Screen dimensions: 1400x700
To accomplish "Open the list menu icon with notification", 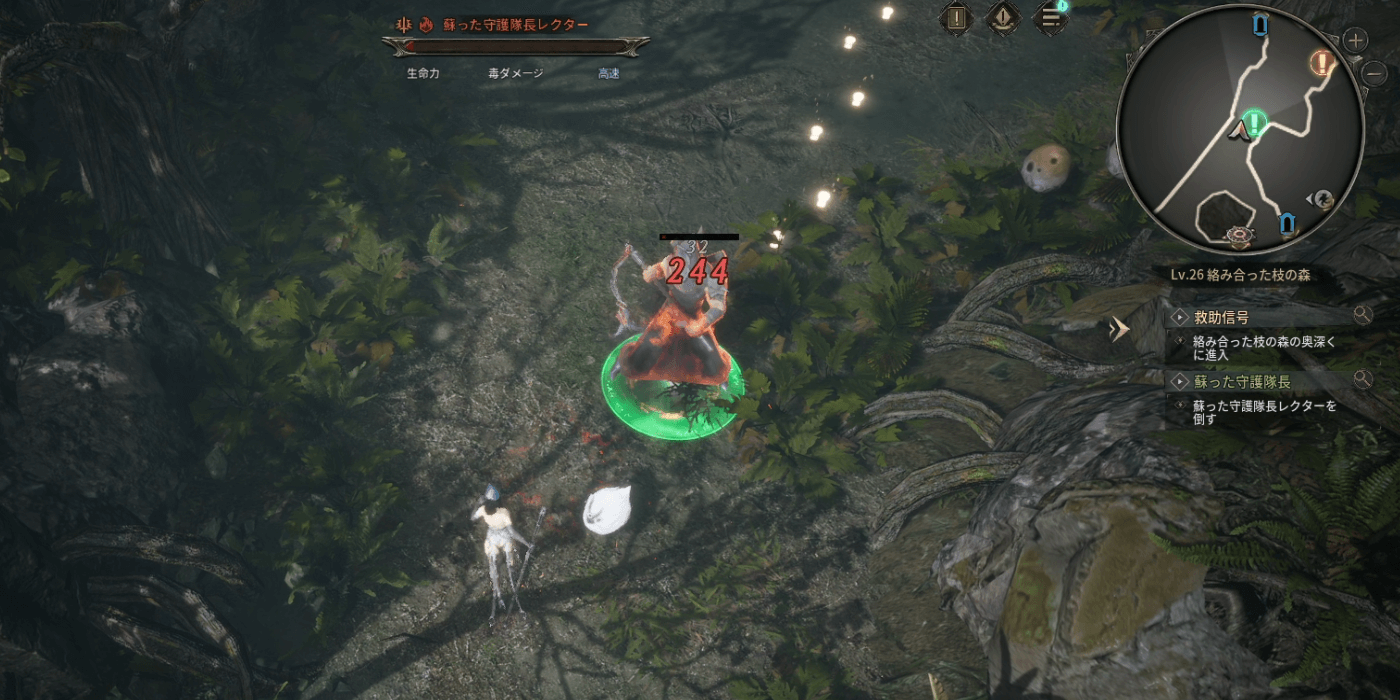I will point(1050,18).
